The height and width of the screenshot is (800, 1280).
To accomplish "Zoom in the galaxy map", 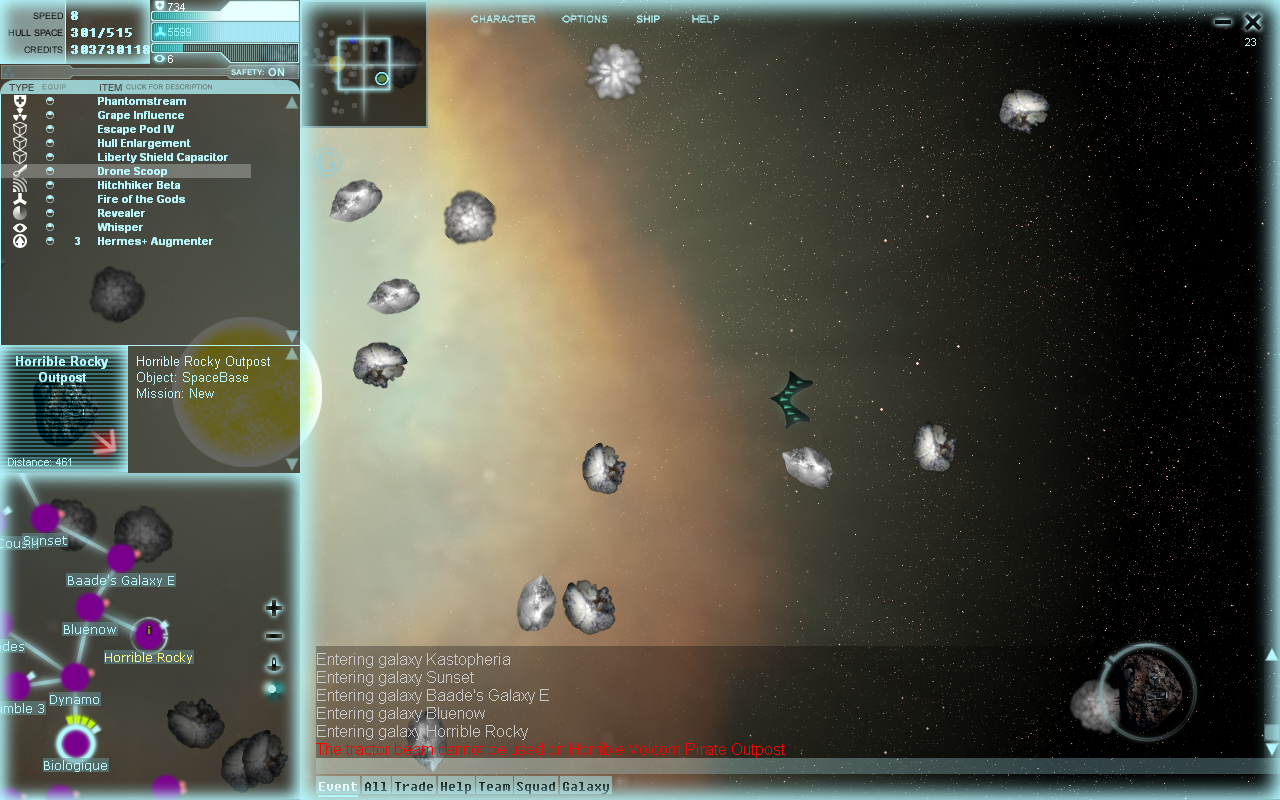I will click(x=274, y=608).
